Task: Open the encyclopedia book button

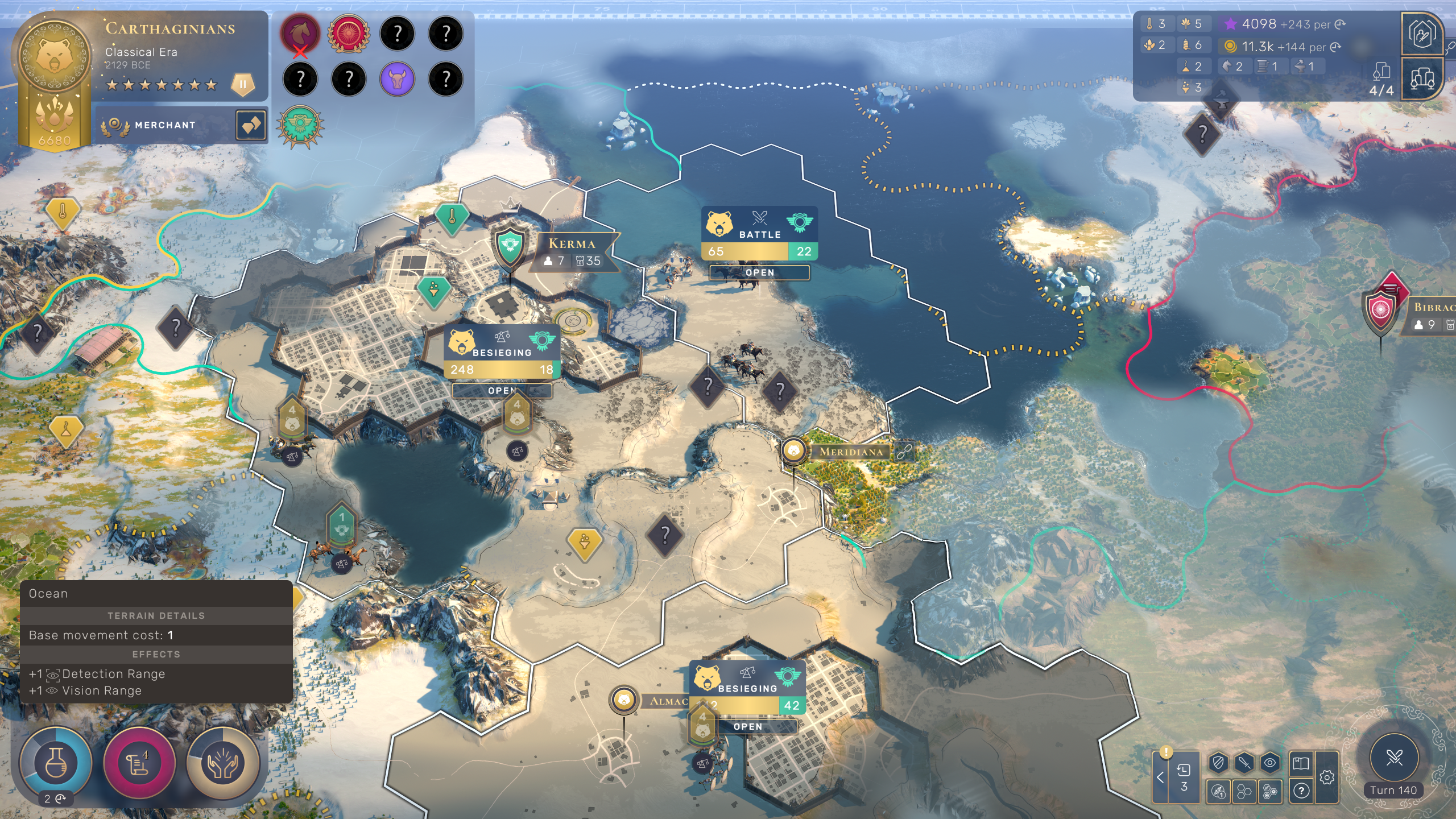Action: point(1301,763)
